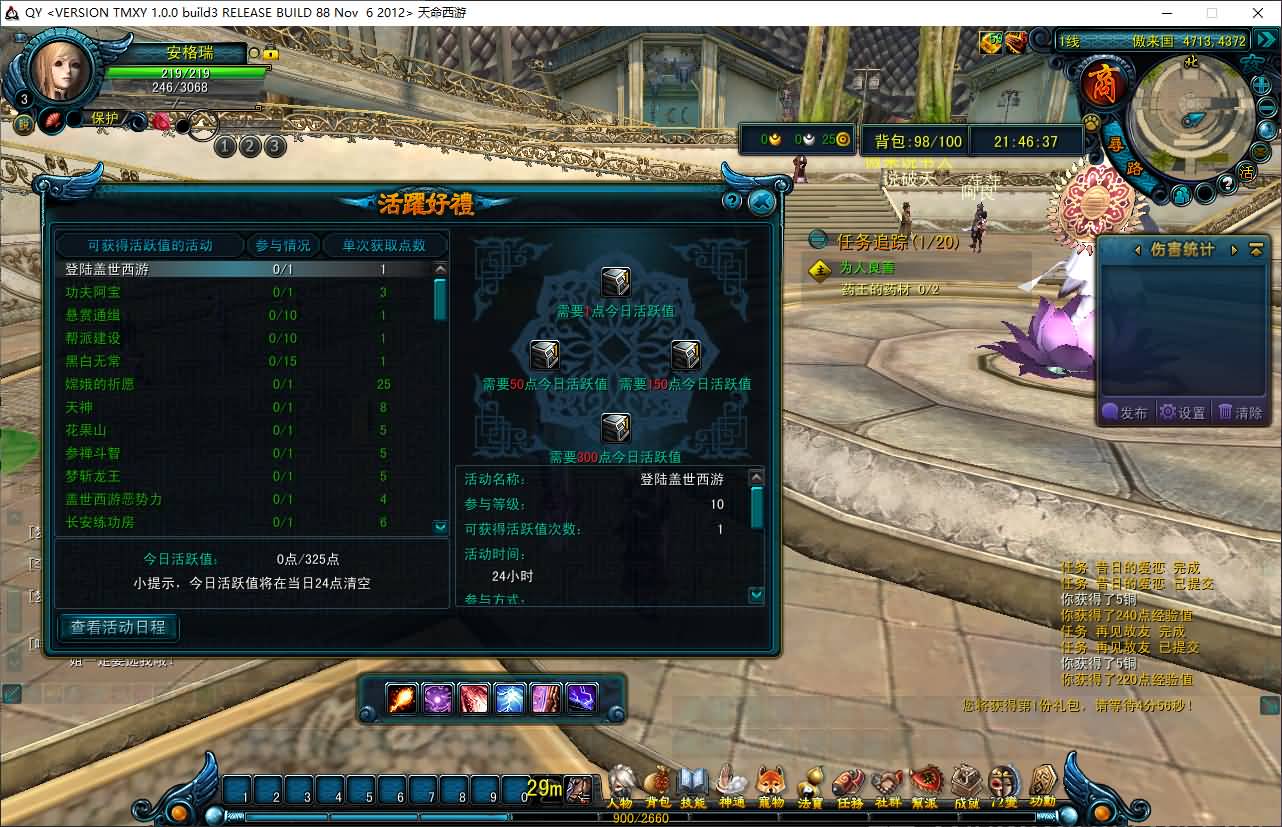Activate the fireball skill in the skill bar
This screenshot has width=1282, height=827.
point(402,698)
